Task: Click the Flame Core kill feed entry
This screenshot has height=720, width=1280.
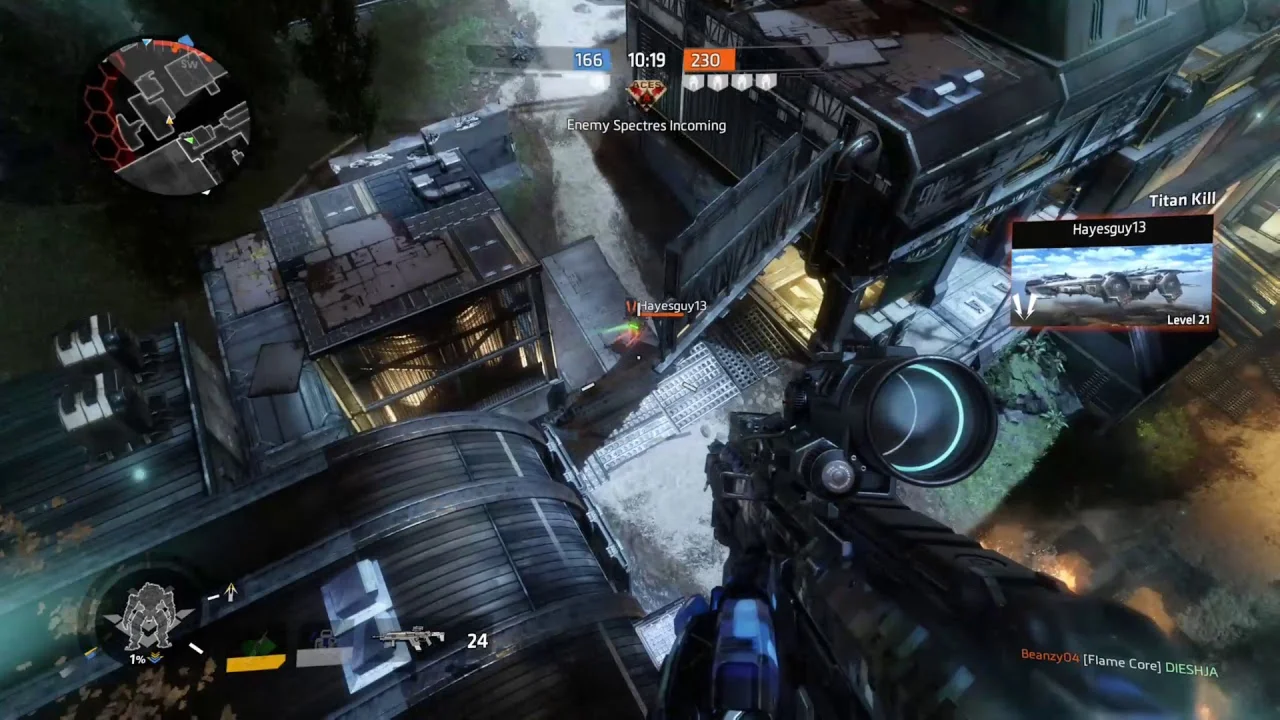Action: click(x=1118, y=663)
